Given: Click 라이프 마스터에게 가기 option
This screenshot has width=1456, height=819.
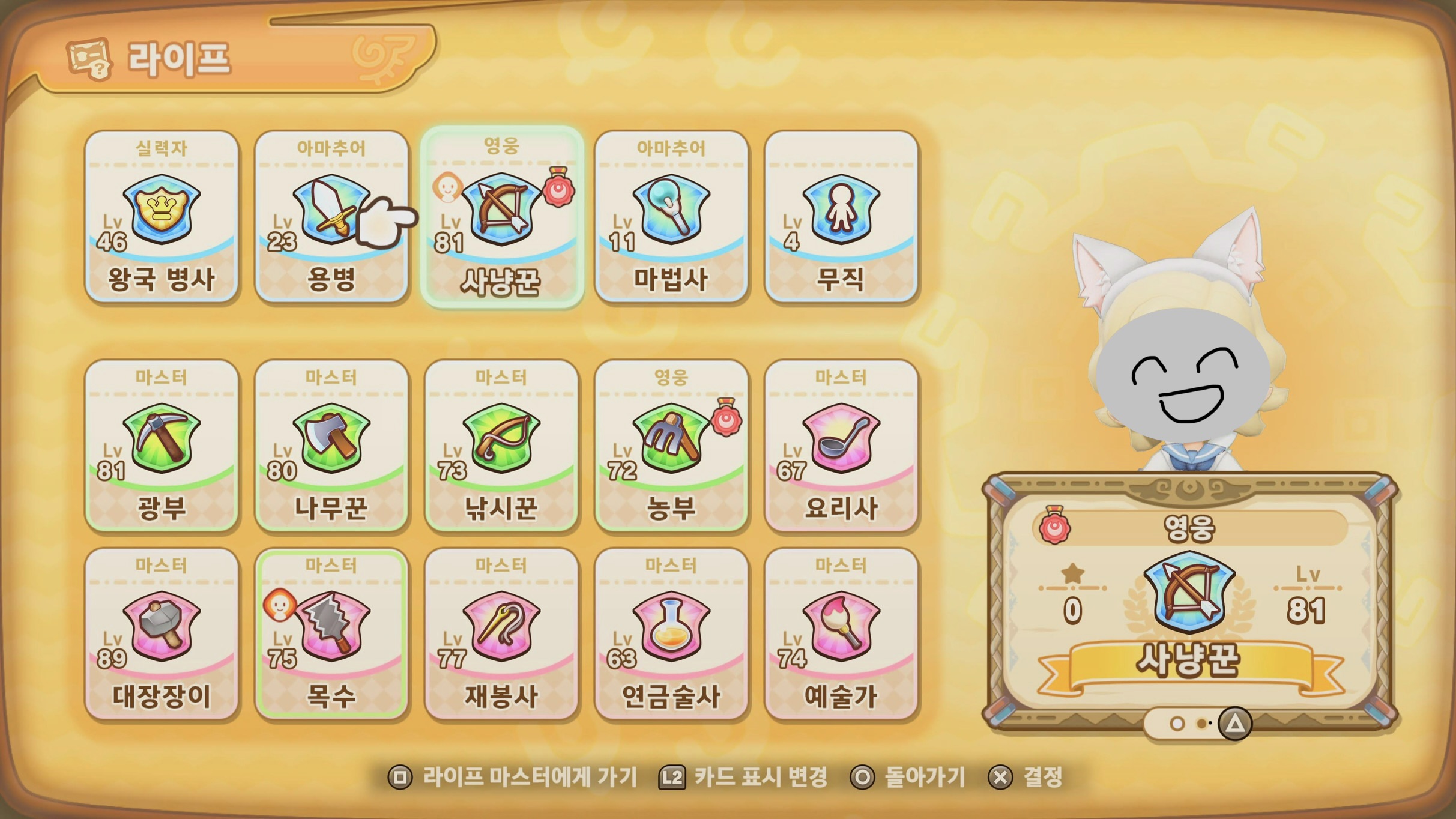Looking at the screenshot, I should tap(513, 777).
